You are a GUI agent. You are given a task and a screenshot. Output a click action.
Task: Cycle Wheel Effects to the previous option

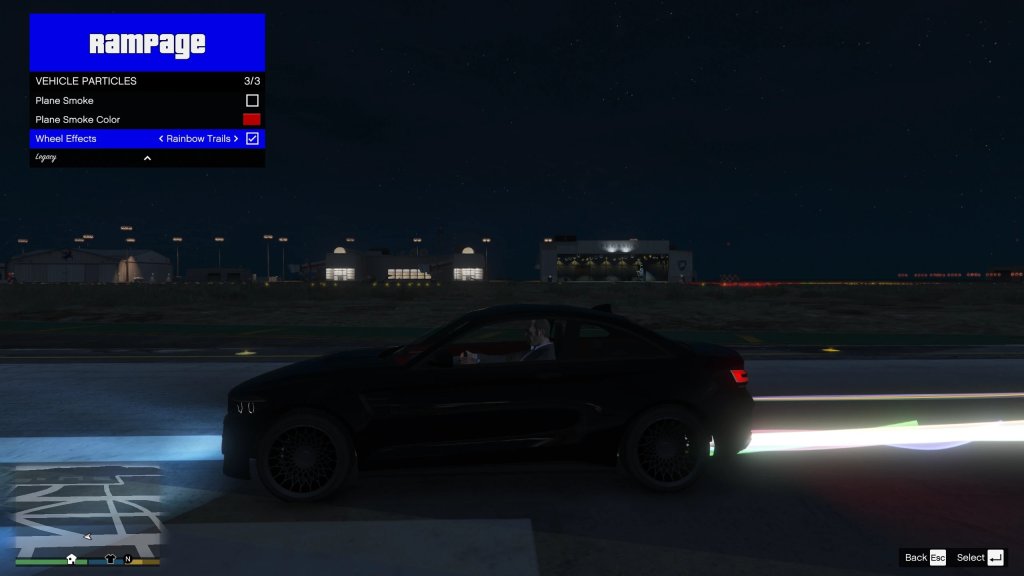click(161, 139)
